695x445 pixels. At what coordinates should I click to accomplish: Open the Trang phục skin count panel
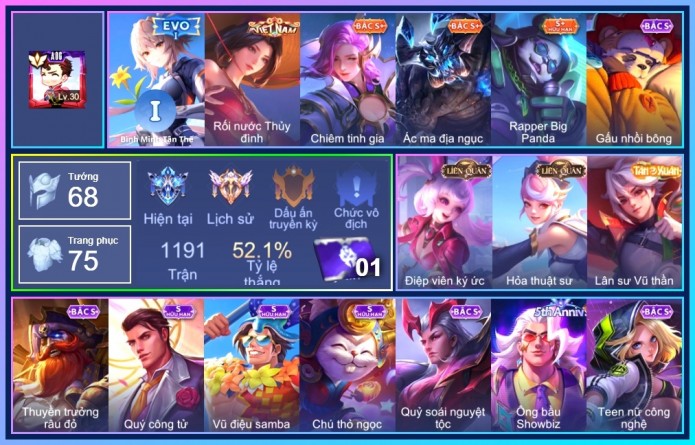74,254
